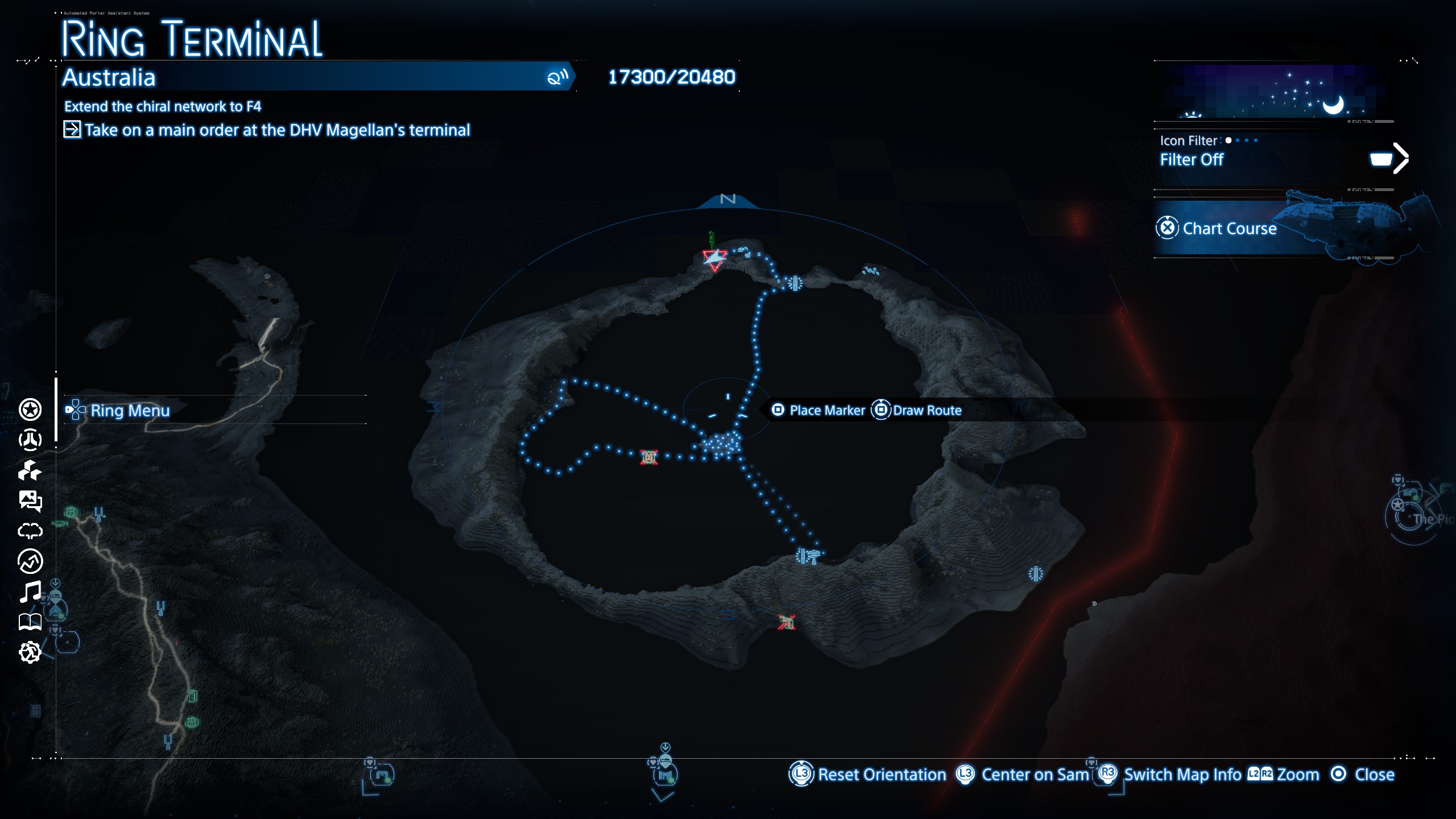This screenshot has height=819, width=1456.
Task: Select the DHV Magellan main order objective
Action: (277, 130)
